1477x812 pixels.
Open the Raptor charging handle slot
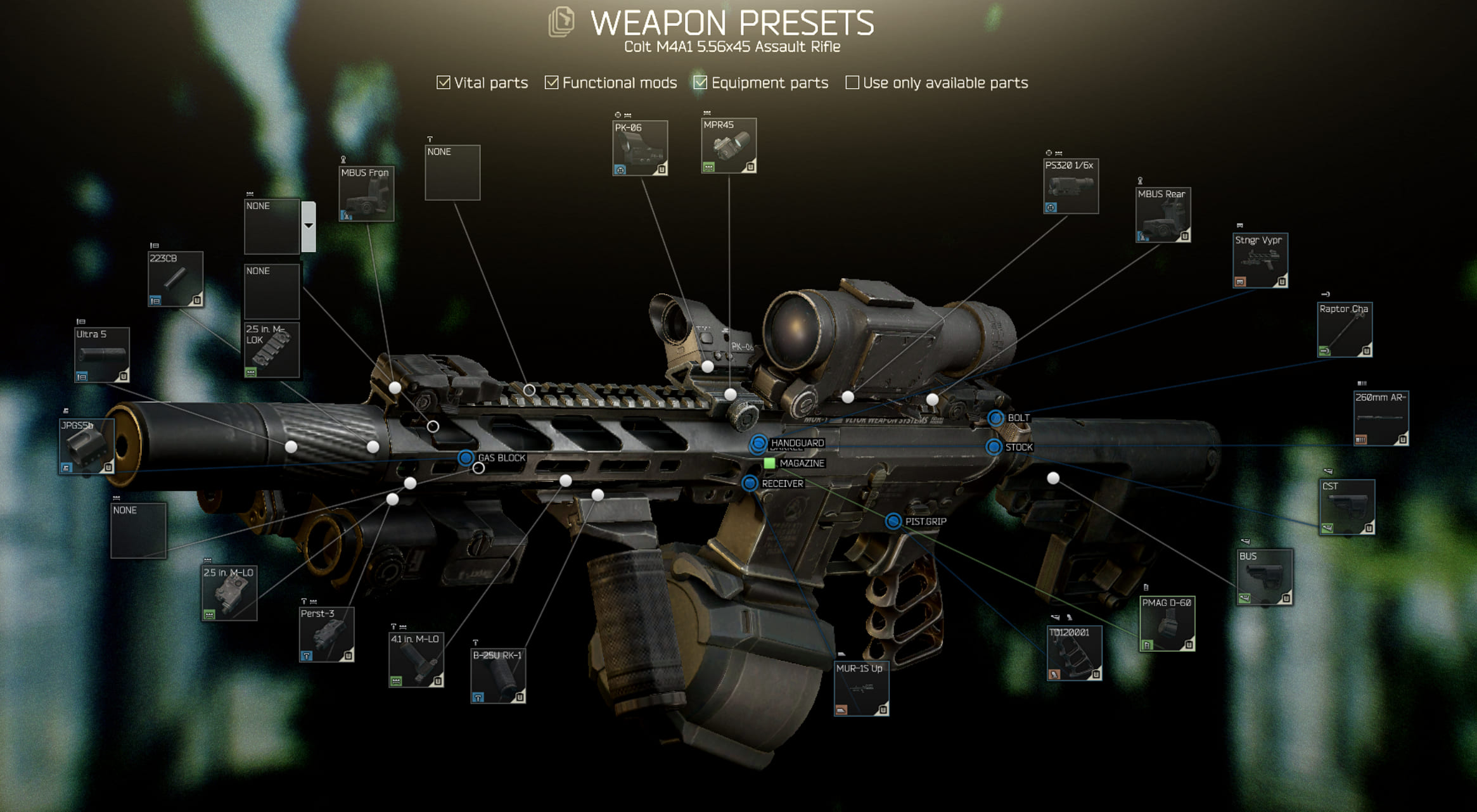click(x=1345, y=329)
